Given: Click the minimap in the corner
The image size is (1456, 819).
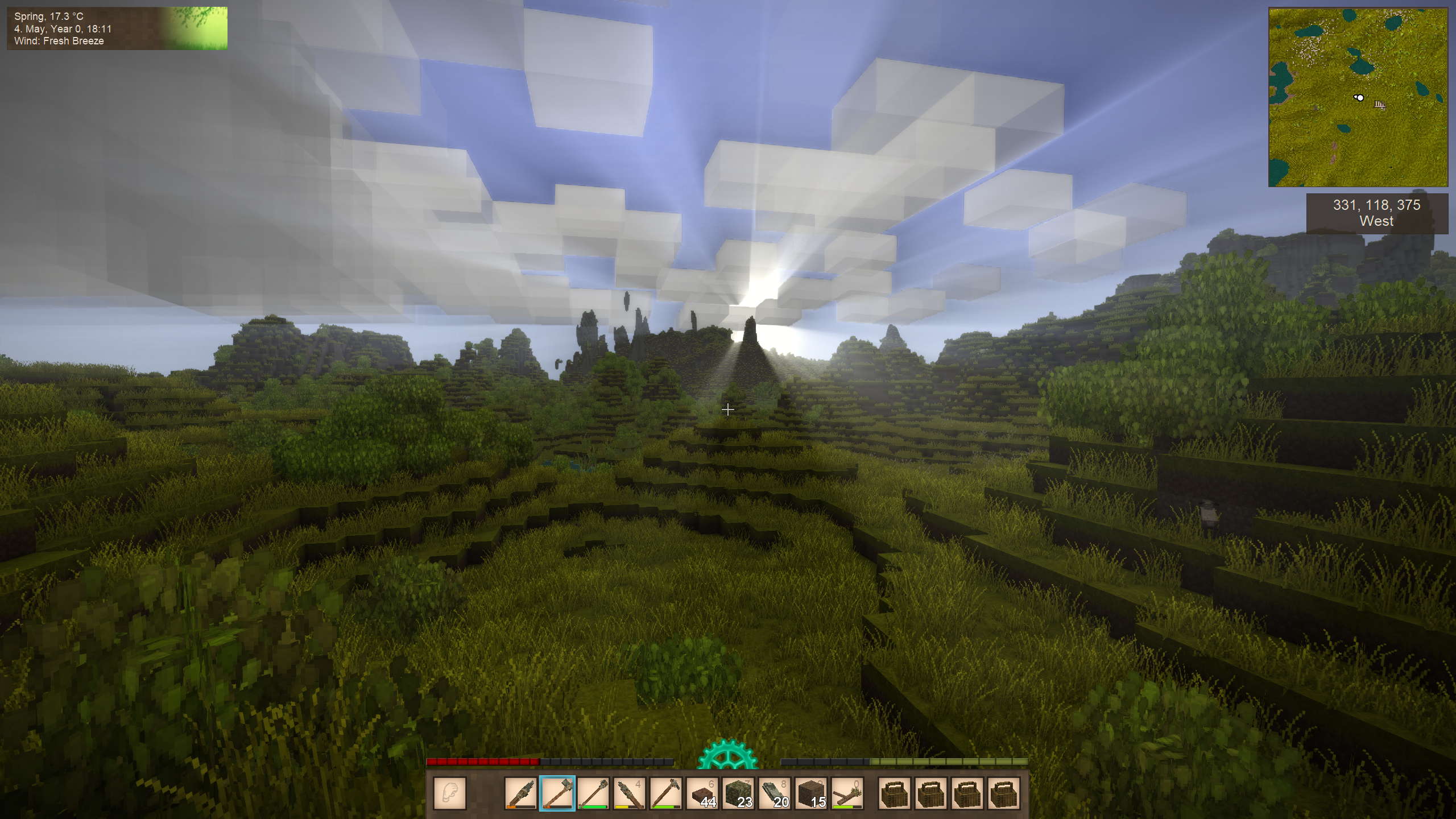Looking at the screenshot, I should coord(1358,97).
